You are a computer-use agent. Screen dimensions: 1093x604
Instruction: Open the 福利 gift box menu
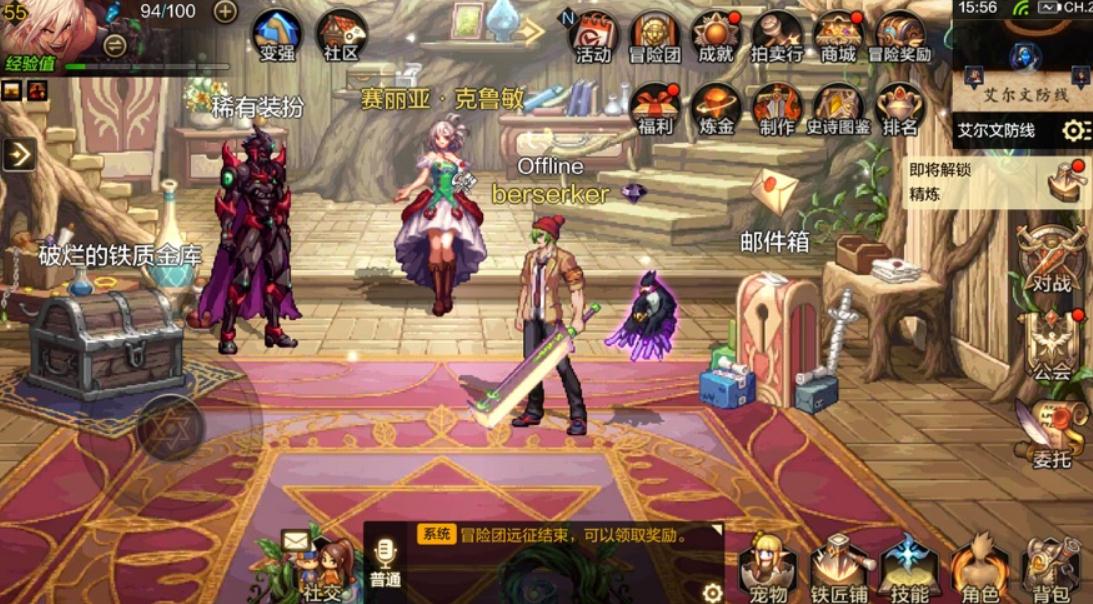tap(655, 109)
